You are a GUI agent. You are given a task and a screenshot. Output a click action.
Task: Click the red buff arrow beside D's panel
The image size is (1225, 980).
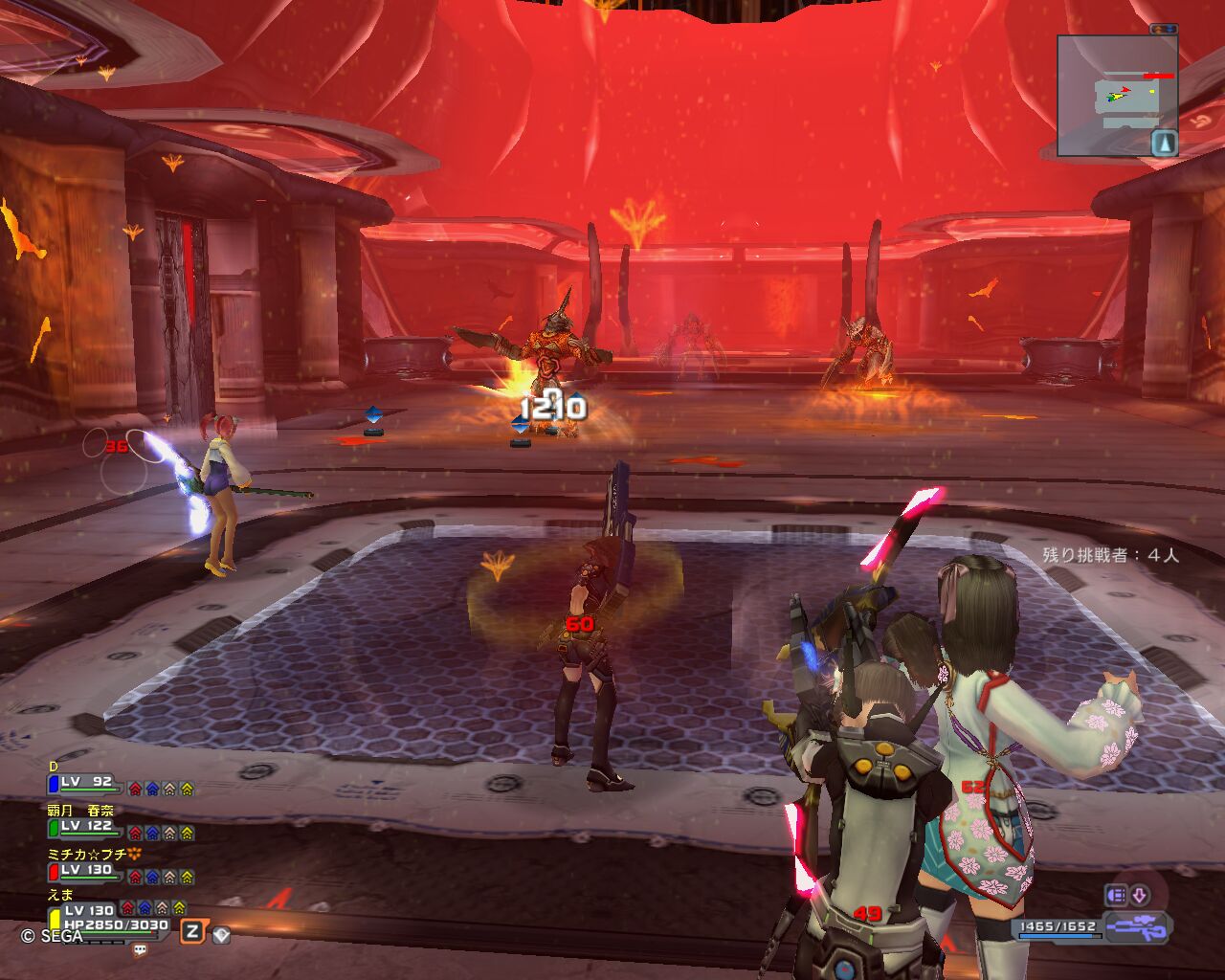click(135, 790)
